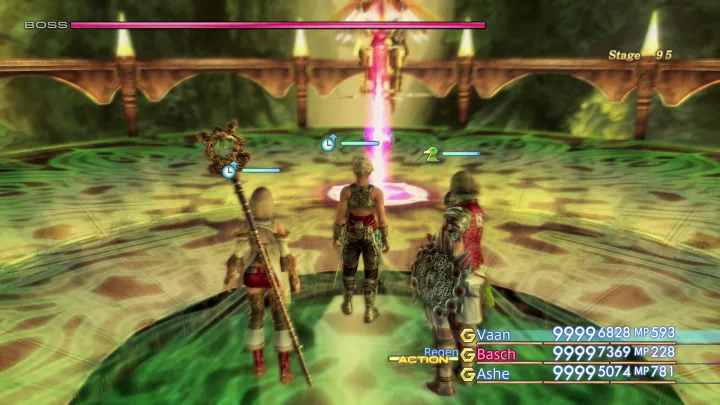Toggle the gambit icon beside Vaan
Image resolution: width=720 pixels, height=405 pixels.
pyautogui.click(x=467, y=334)
